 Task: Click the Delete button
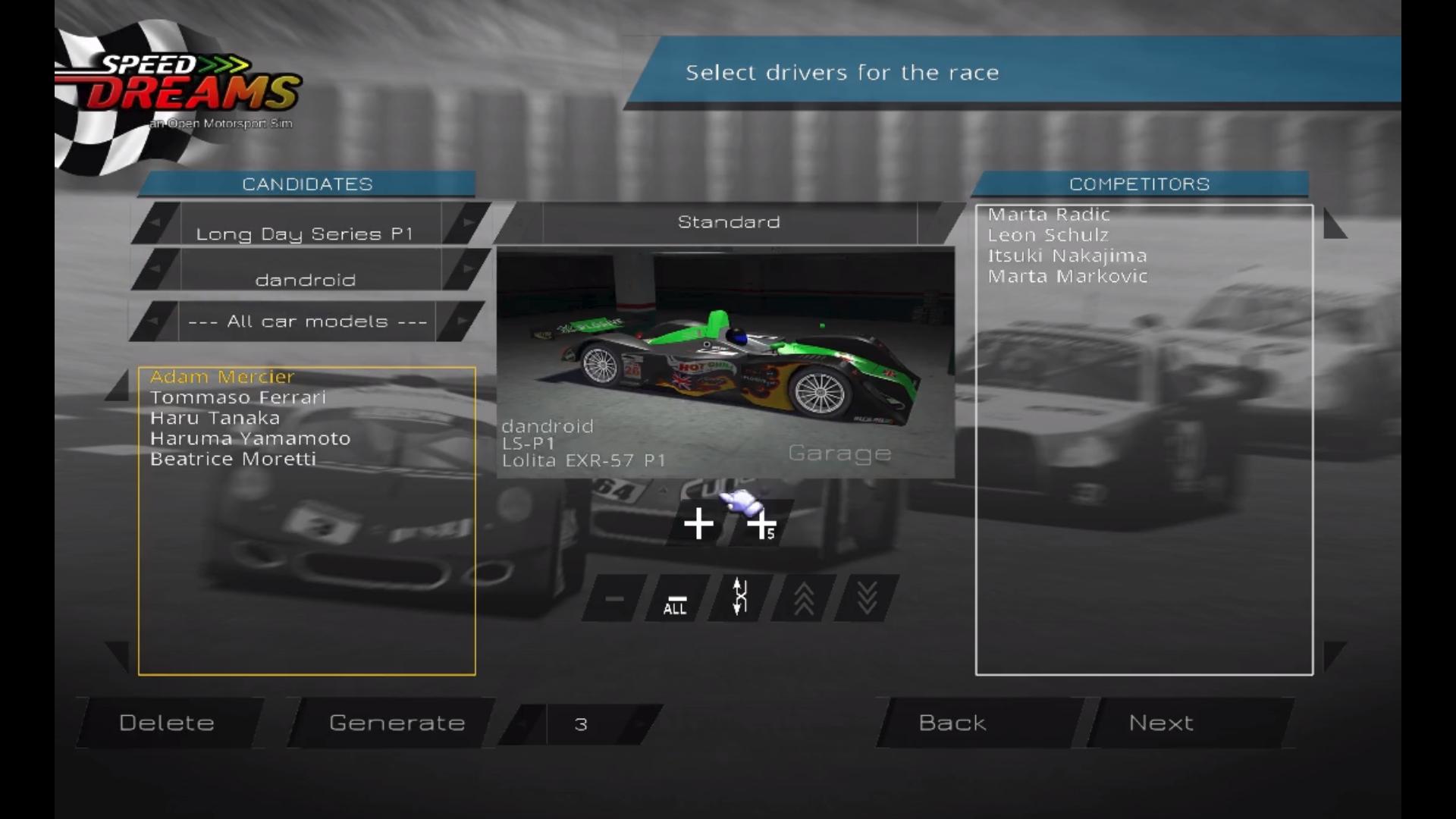[x=167, y=723]
